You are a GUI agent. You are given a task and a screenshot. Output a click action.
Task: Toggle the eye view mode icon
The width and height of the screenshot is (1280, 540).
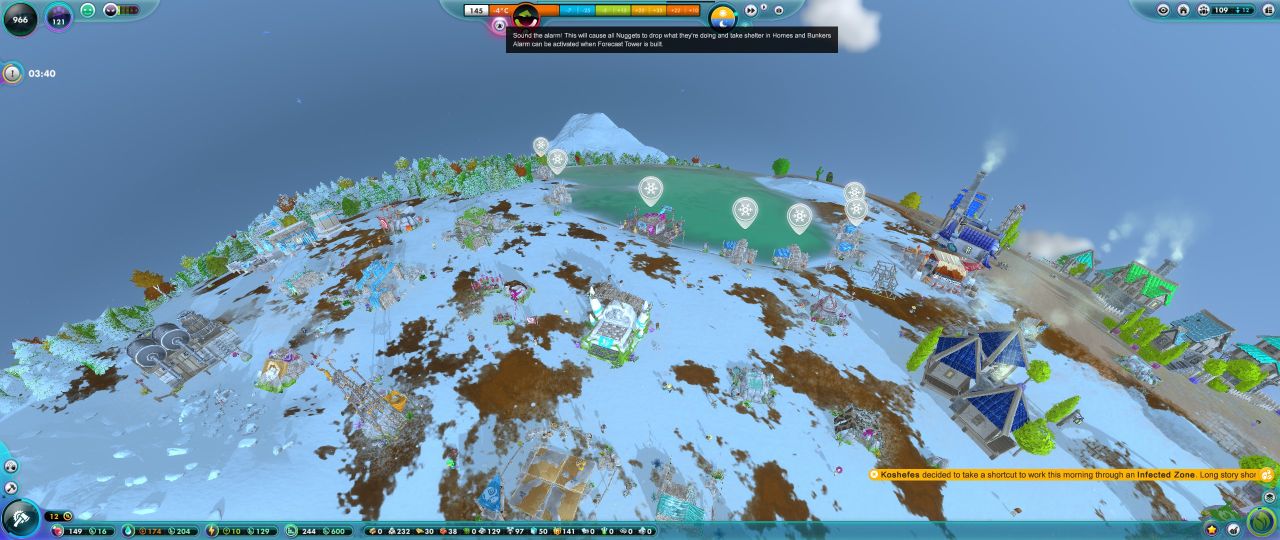coord(1163,10)
